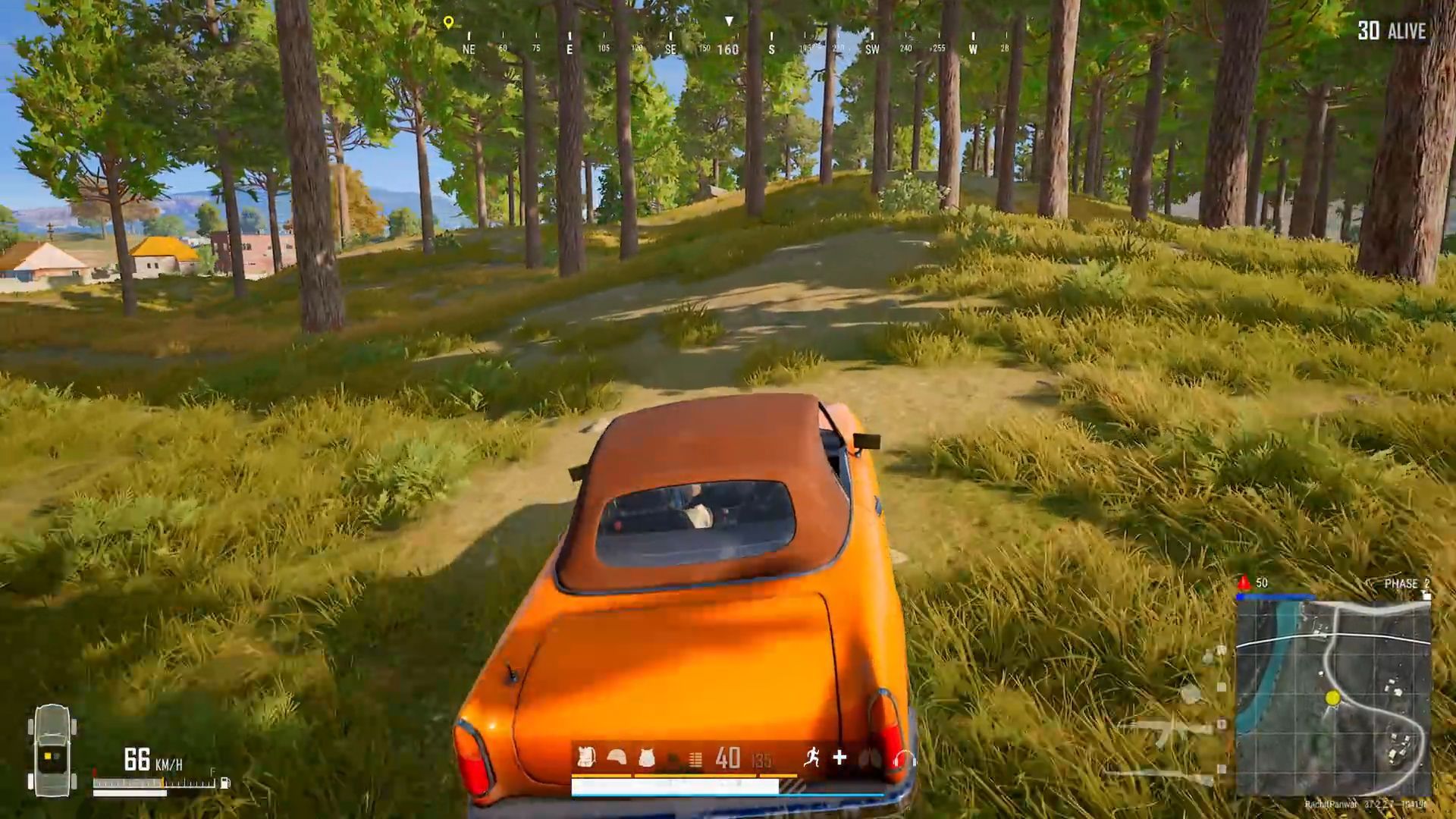This screenshot has height=819, width=1456.
Task: Open the minimap
Action: 1333,698
